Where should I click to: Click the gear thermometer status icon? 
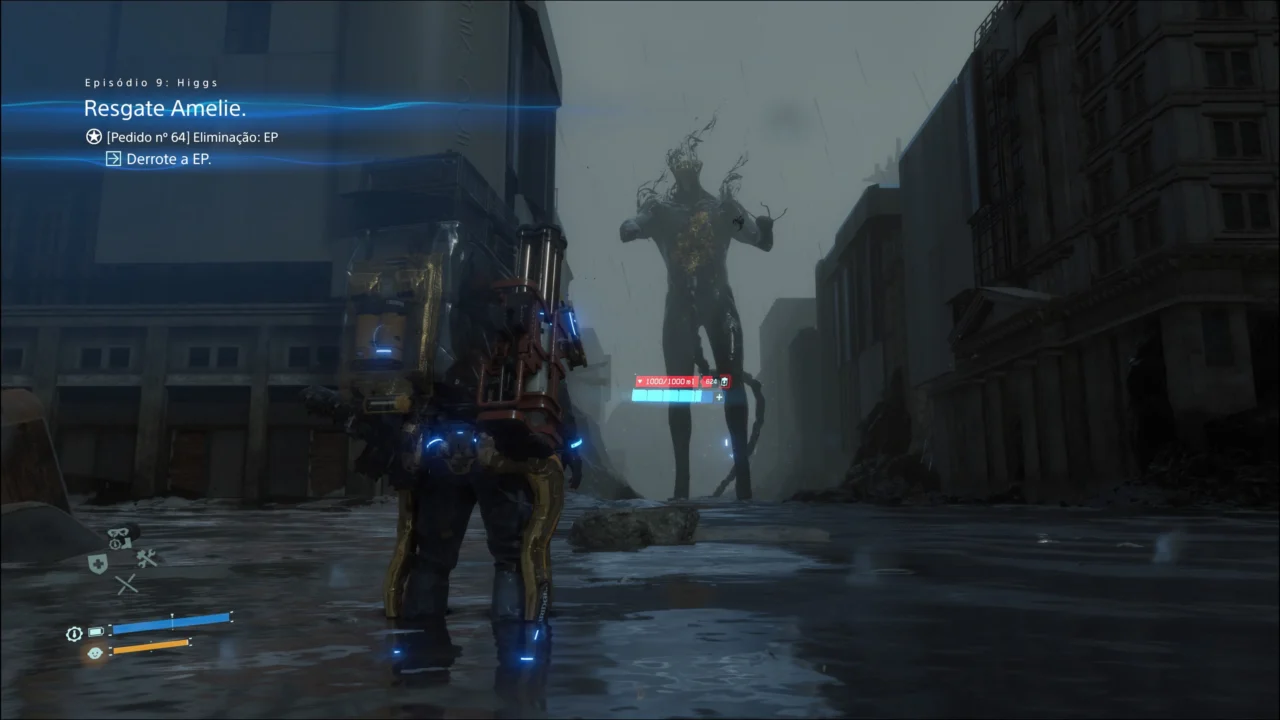click(x=74, y=633)
